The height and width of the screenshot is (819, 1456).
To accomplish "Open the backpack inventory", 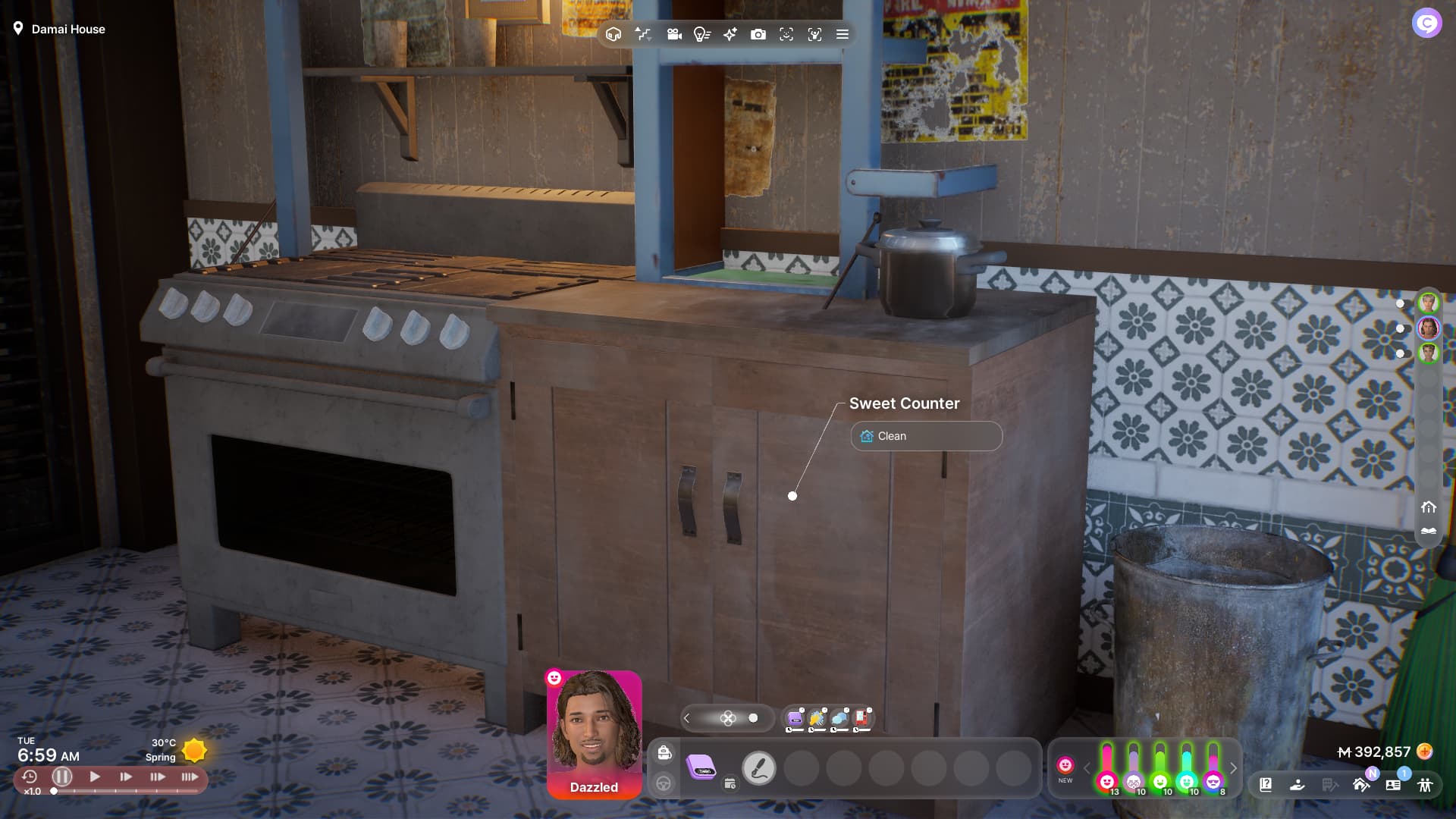I will (664, 752).
